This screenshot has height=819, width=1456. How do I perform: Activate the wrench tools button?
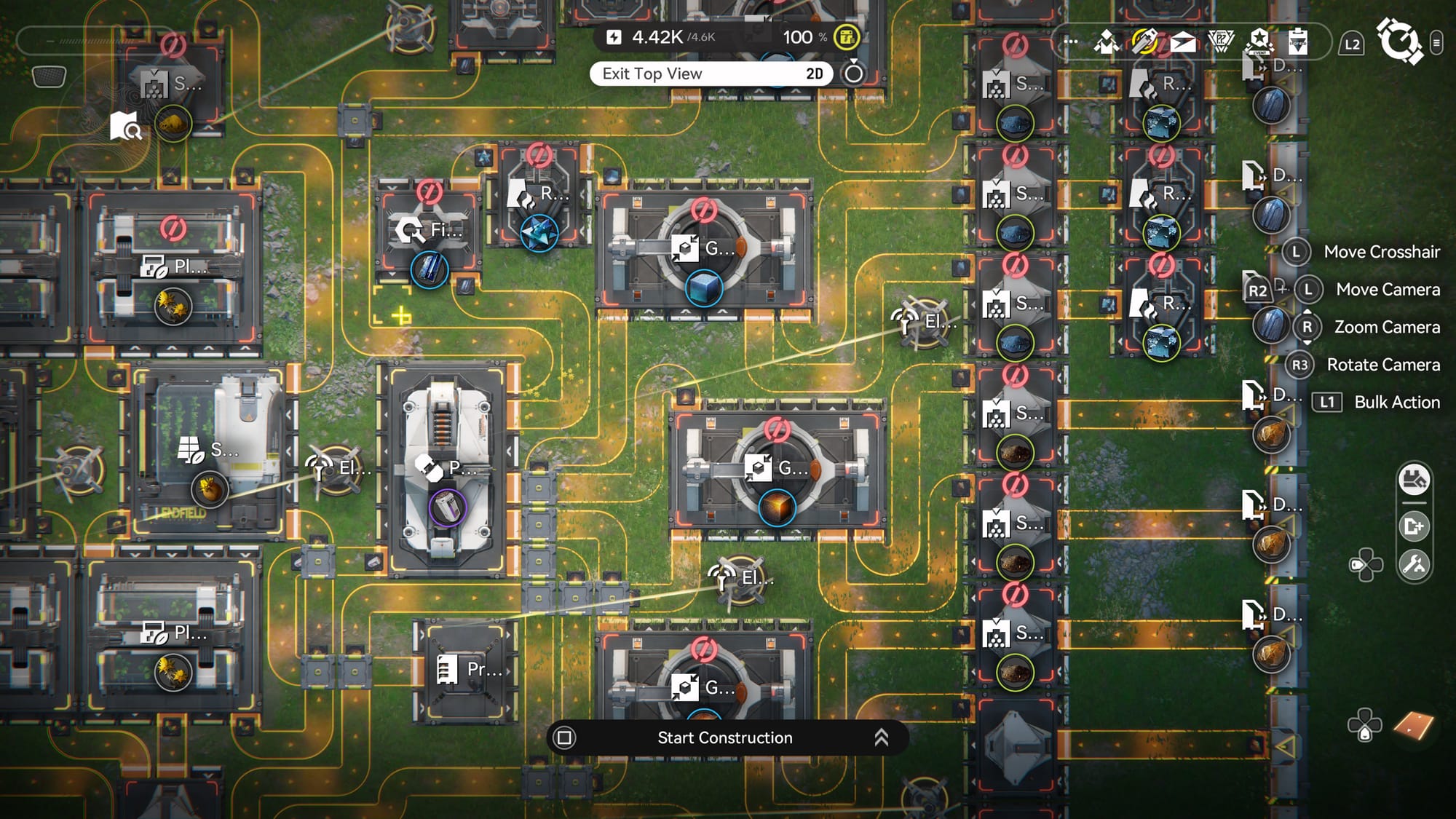coord(1414,564)
